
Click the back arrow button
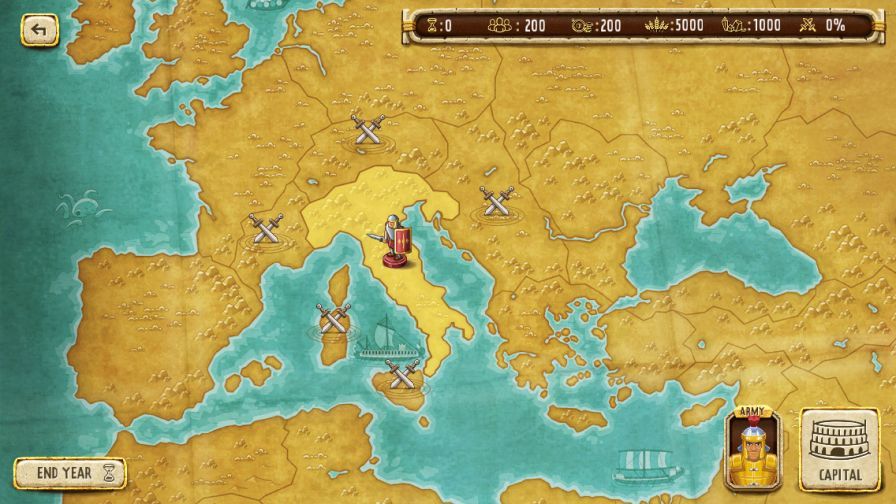[39, 29]
